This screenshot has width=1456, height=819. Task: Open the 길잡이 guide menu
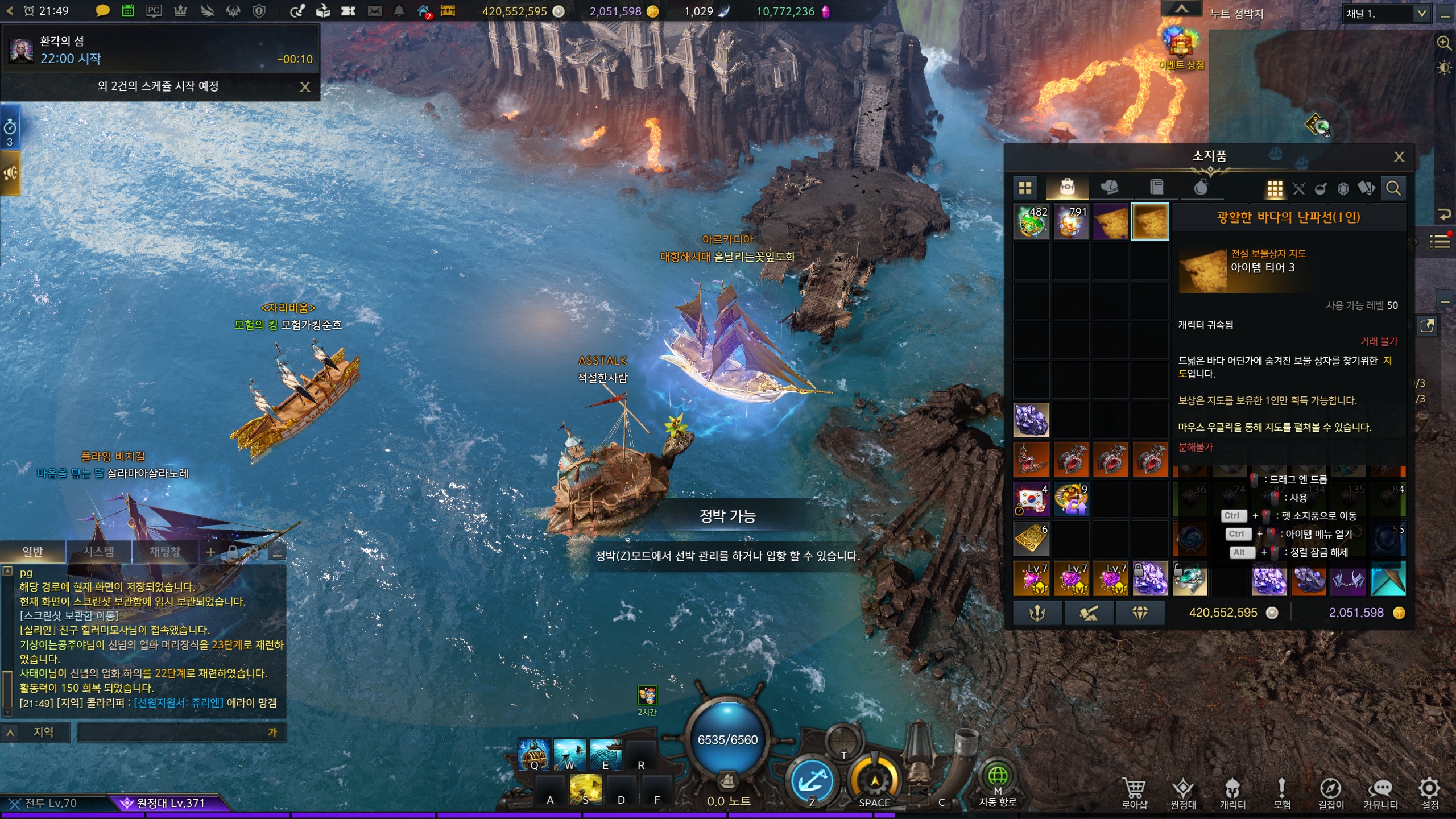(1331, 793)
